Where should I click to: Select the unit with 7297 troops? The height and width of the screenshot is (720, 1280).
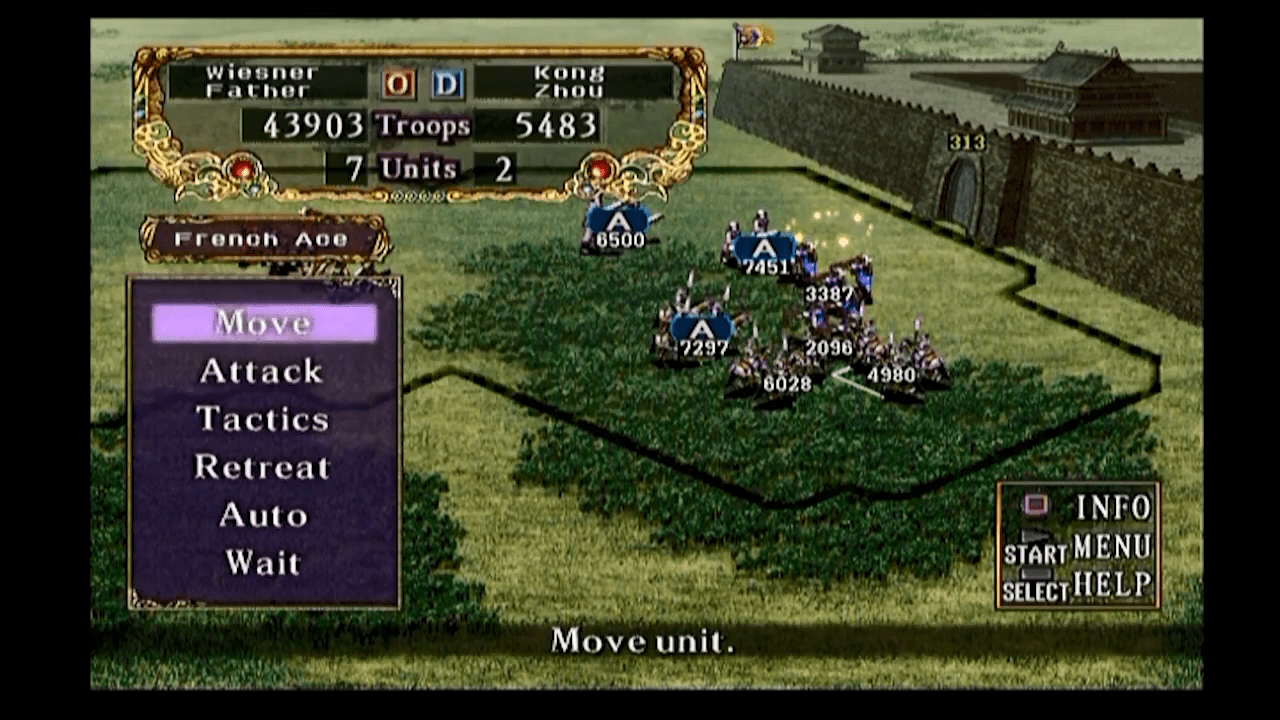pos(703,333)
